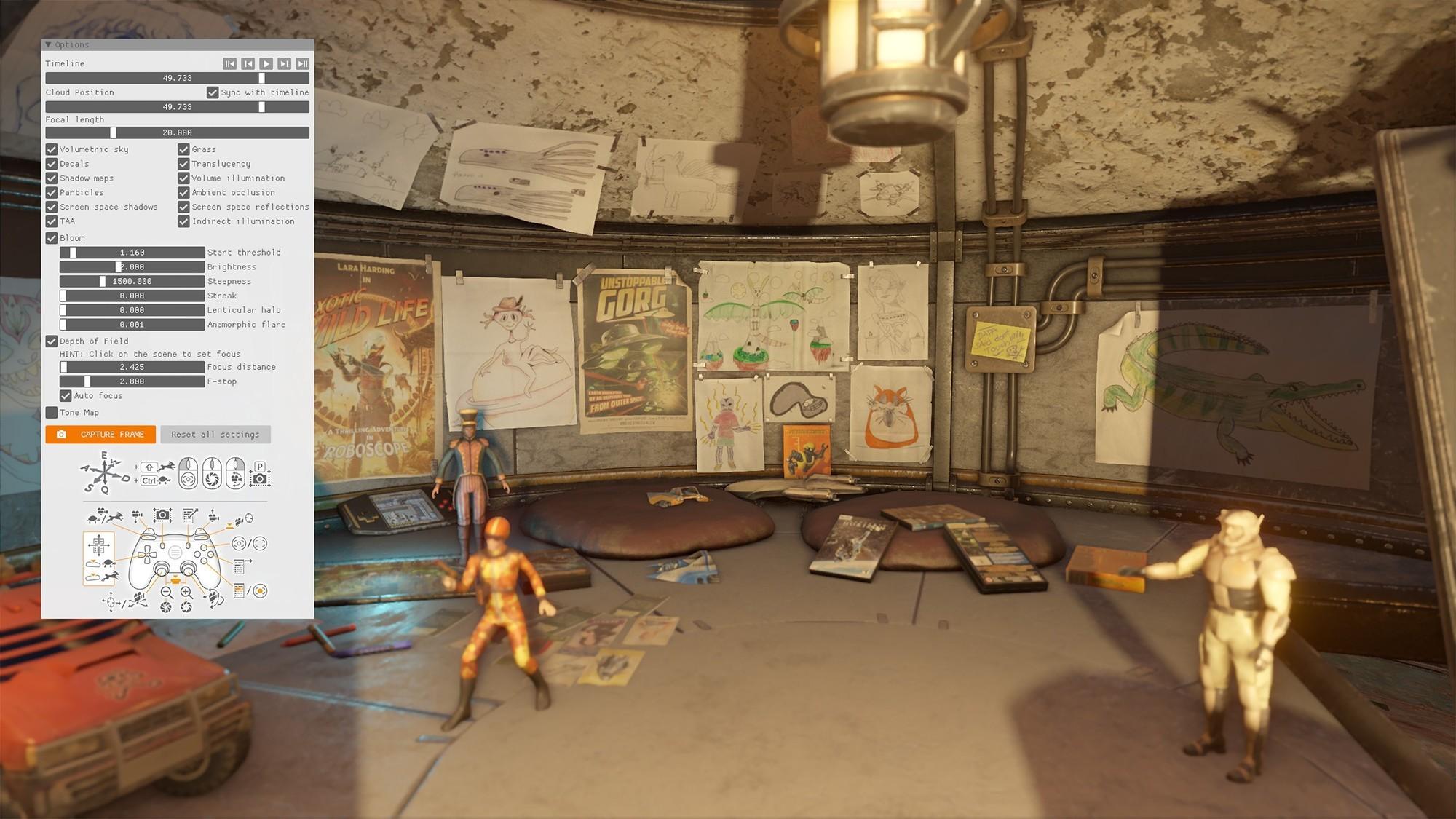The height and width of the screenshot is (819, 1456).
Task: Click the CAPTURE FRAME button
Action: pos(100,435)
